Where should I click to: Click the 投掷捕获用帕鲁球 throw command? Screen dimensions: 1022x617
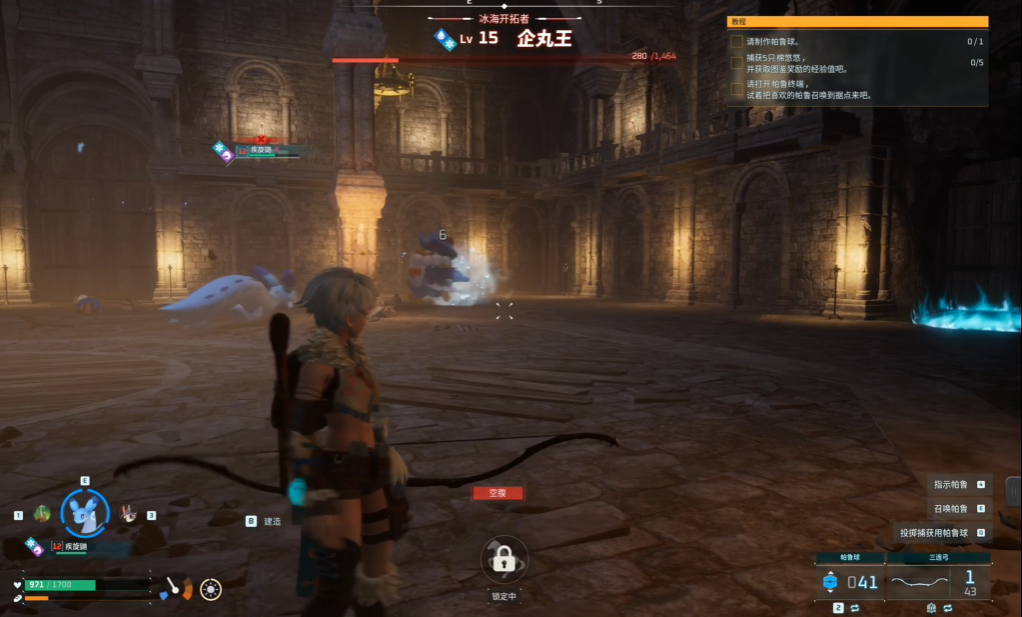[x=941, y=533]
